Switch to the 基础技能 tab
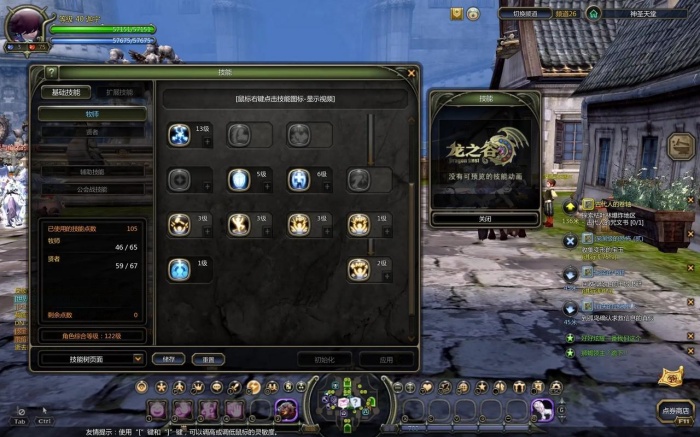Image resolution: width=700 pixels, height=437 pixels. (x=64, y=92)
